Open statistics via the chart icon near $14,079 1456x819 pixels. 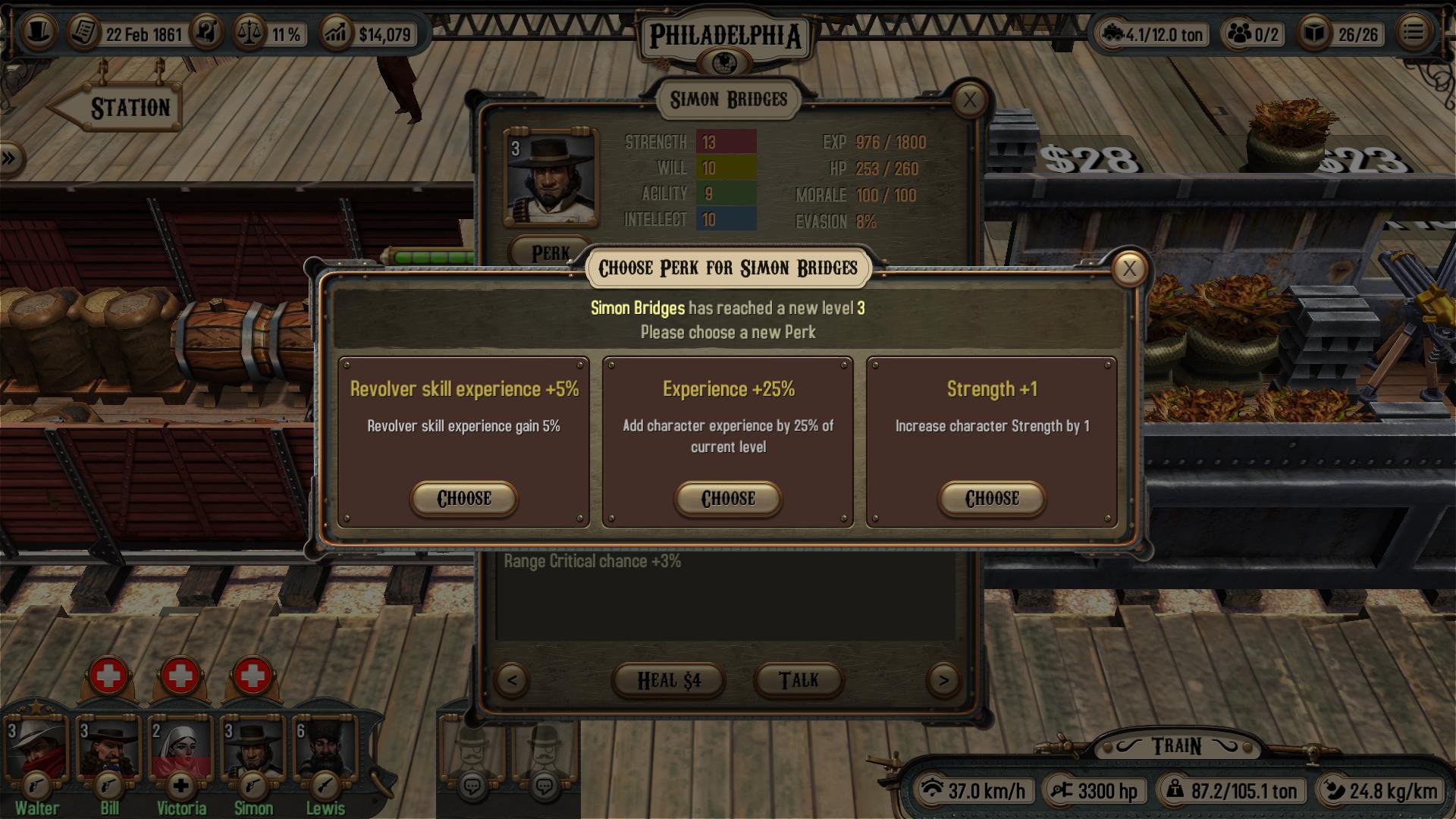click(338, 33)
